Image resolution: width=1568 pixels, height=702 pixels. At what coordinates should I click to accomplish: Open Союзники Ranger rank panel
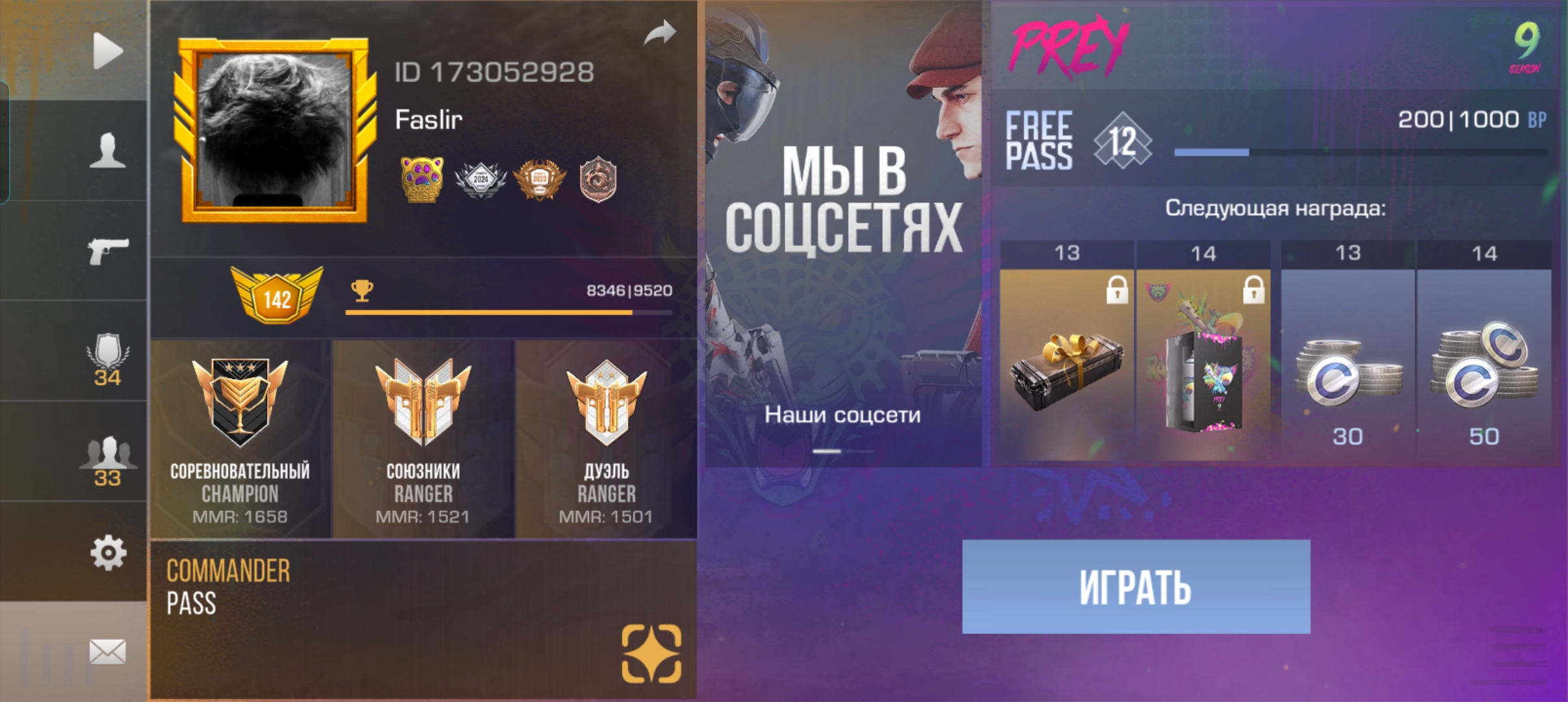click(x=423, y=440)
